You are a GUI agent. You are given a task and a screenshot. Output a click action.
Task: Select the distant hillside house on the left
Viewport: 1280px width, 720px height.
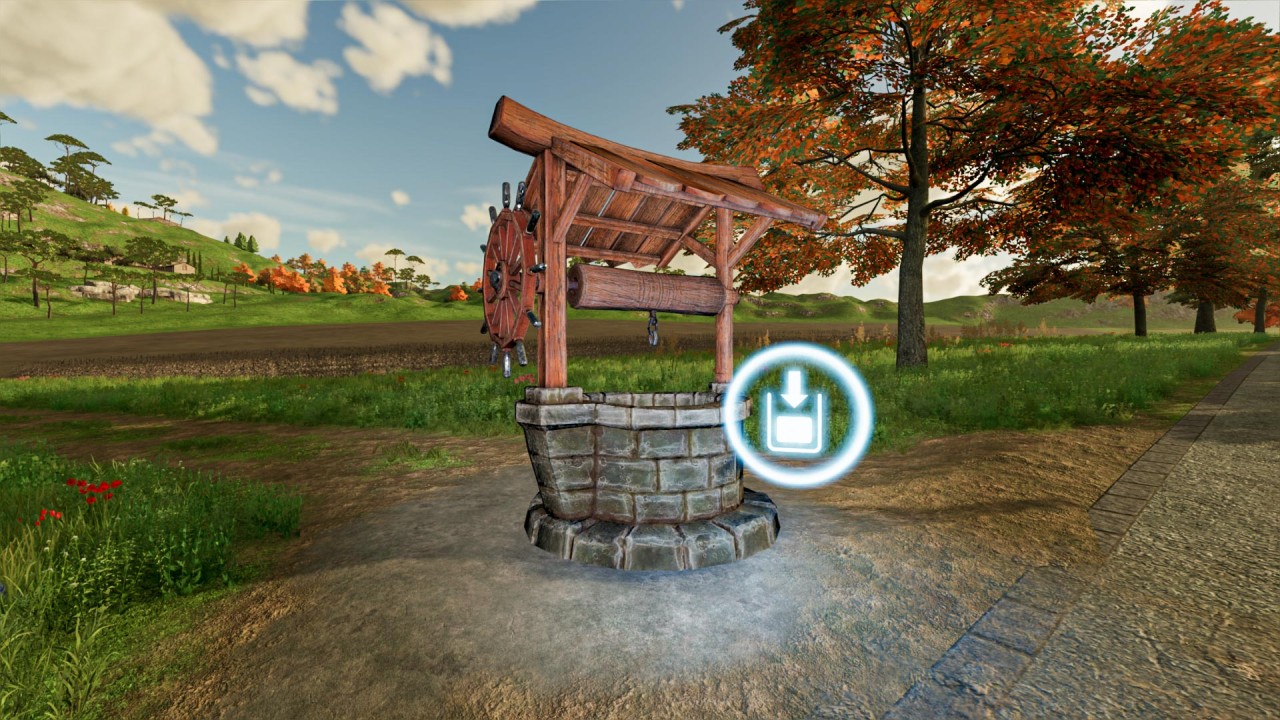(x=184, y=268)
